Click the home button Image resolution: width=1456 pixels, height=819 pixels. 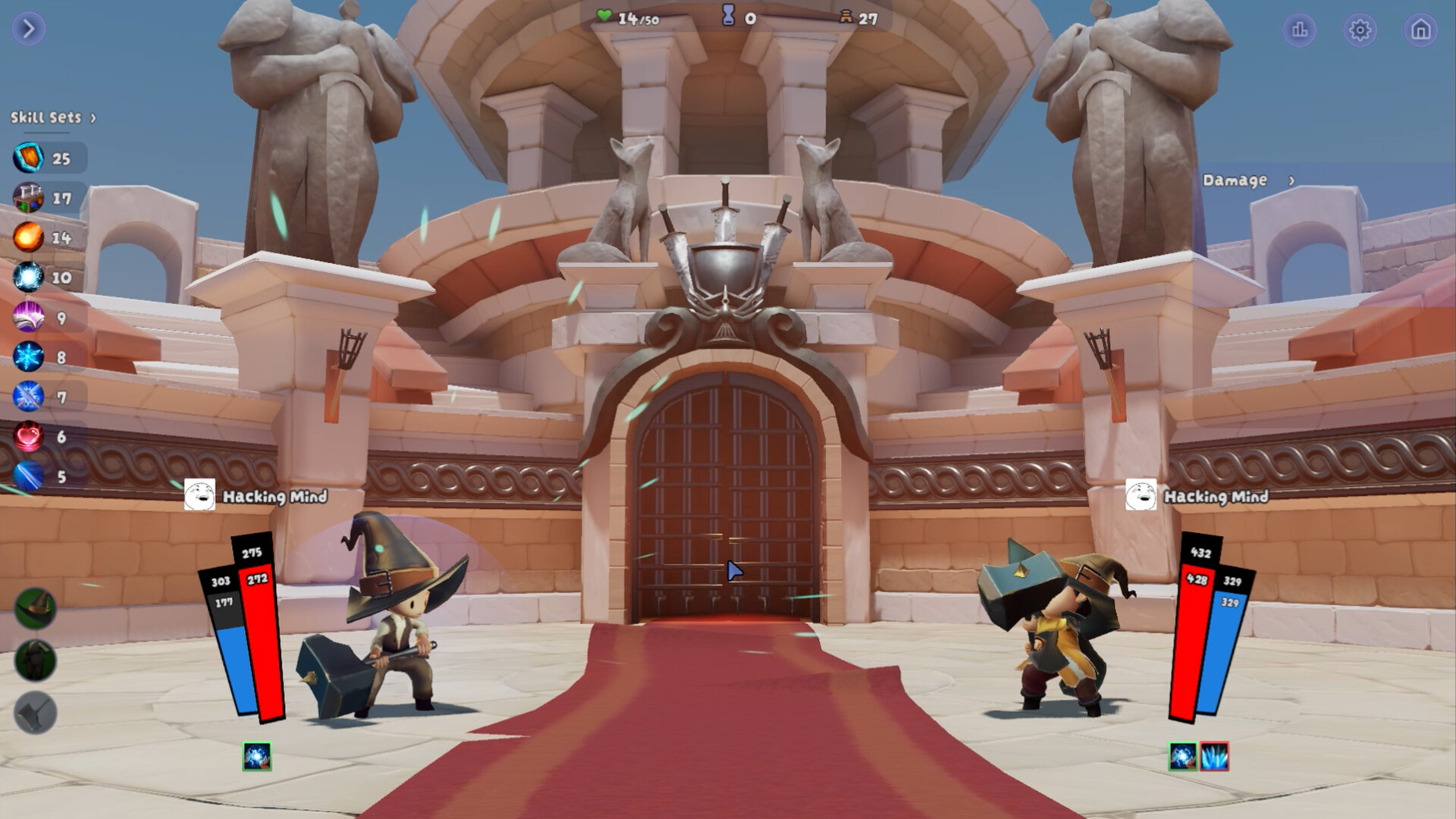point(1421,30)
